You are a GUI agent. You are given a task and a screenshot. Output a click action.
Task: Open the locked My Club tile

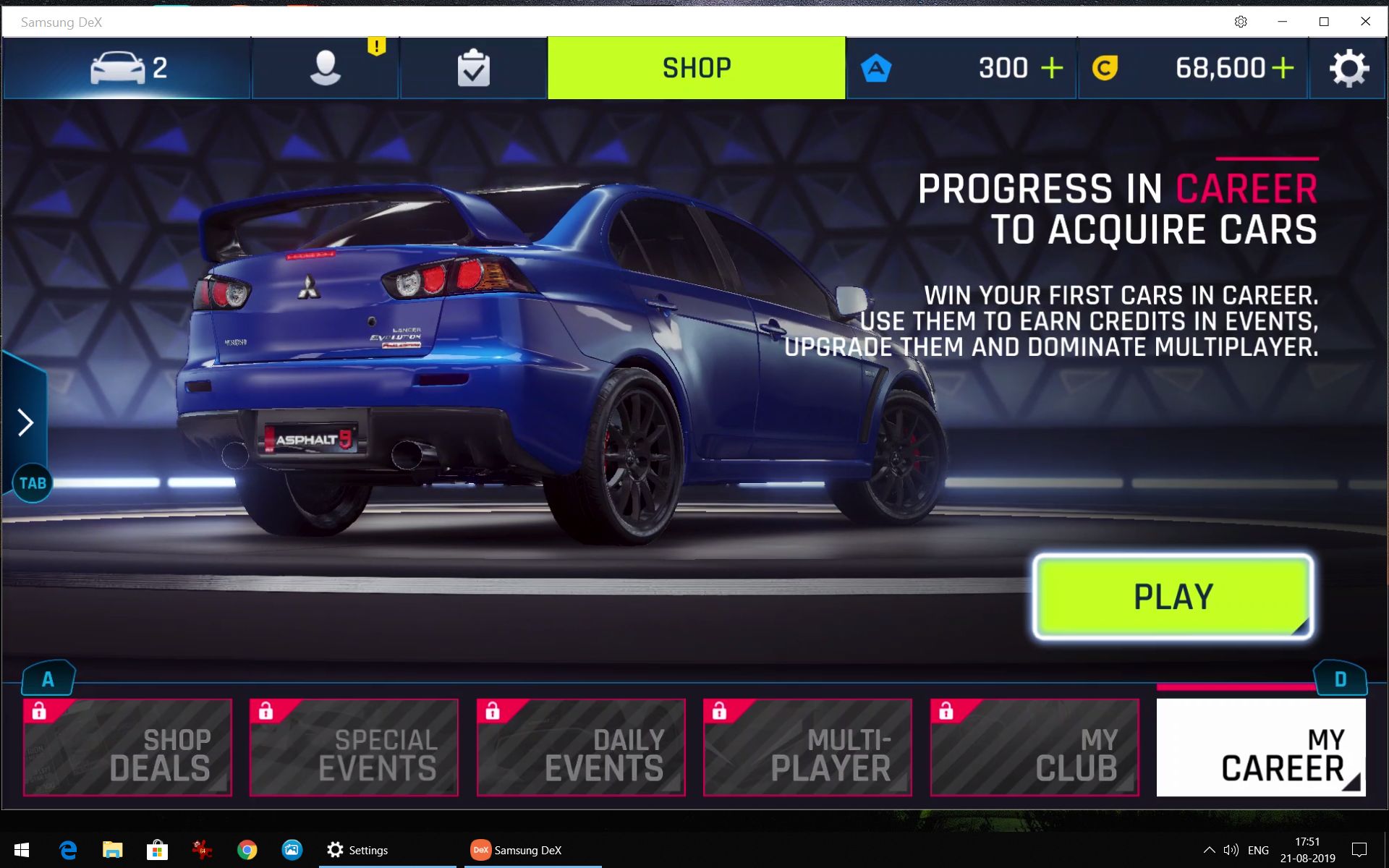tap(1035, 747)
